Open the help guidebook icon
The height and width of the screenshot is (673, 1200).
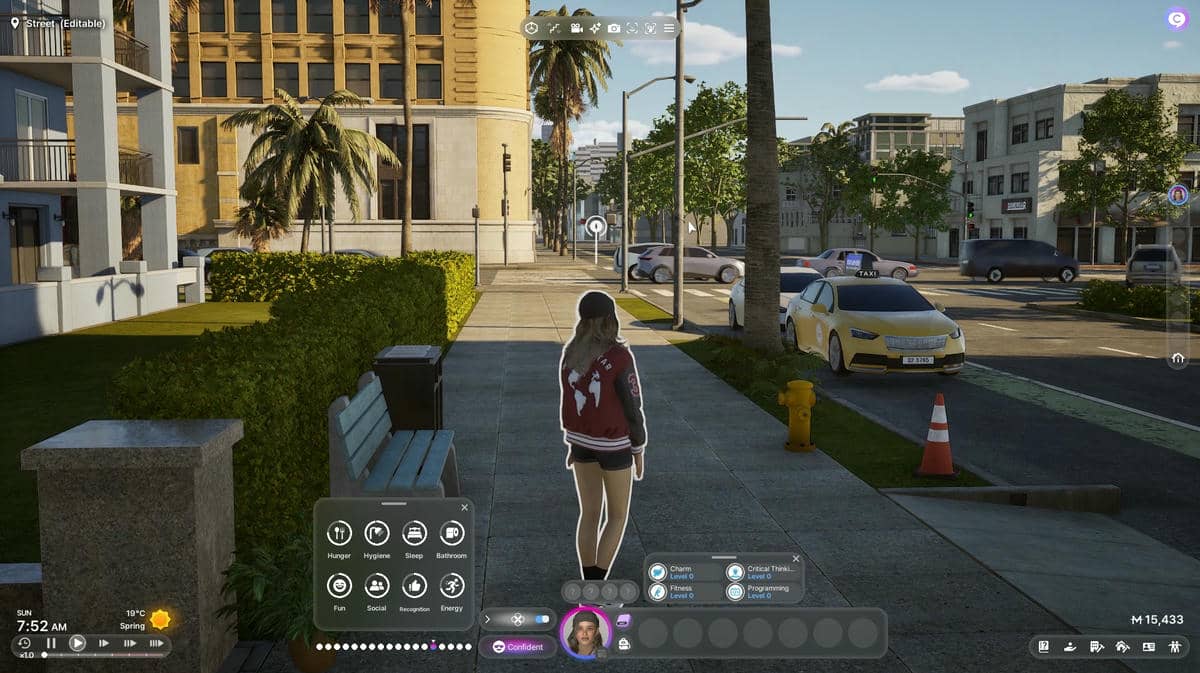pyautogui.click(x=1043, y=646)
